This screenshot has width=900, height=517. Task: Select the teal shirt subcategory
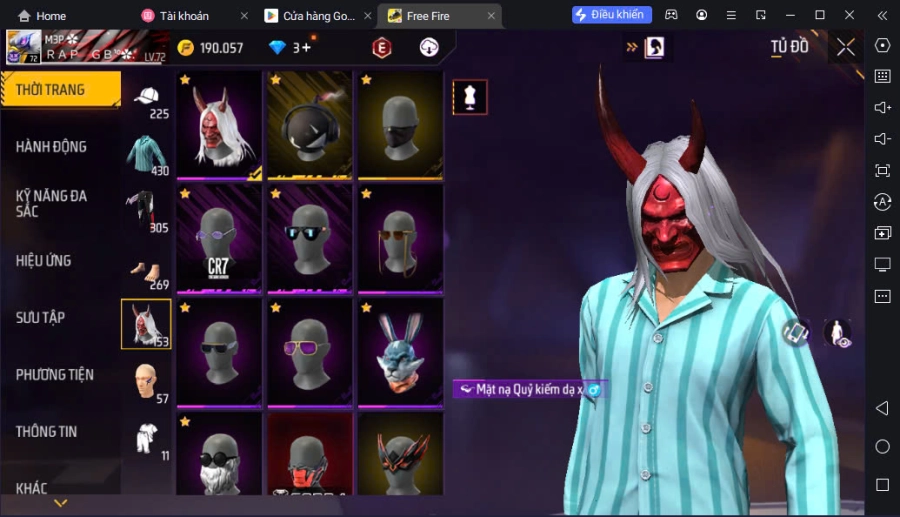coord(147,156)
